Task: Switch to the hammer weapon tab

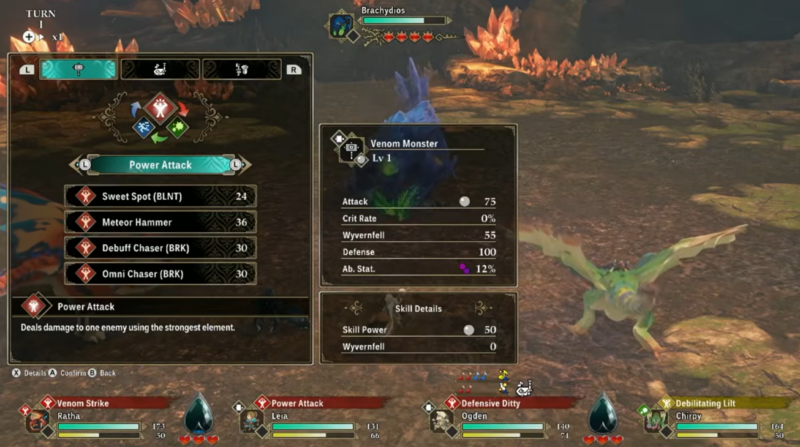Action: pos(78,69)
